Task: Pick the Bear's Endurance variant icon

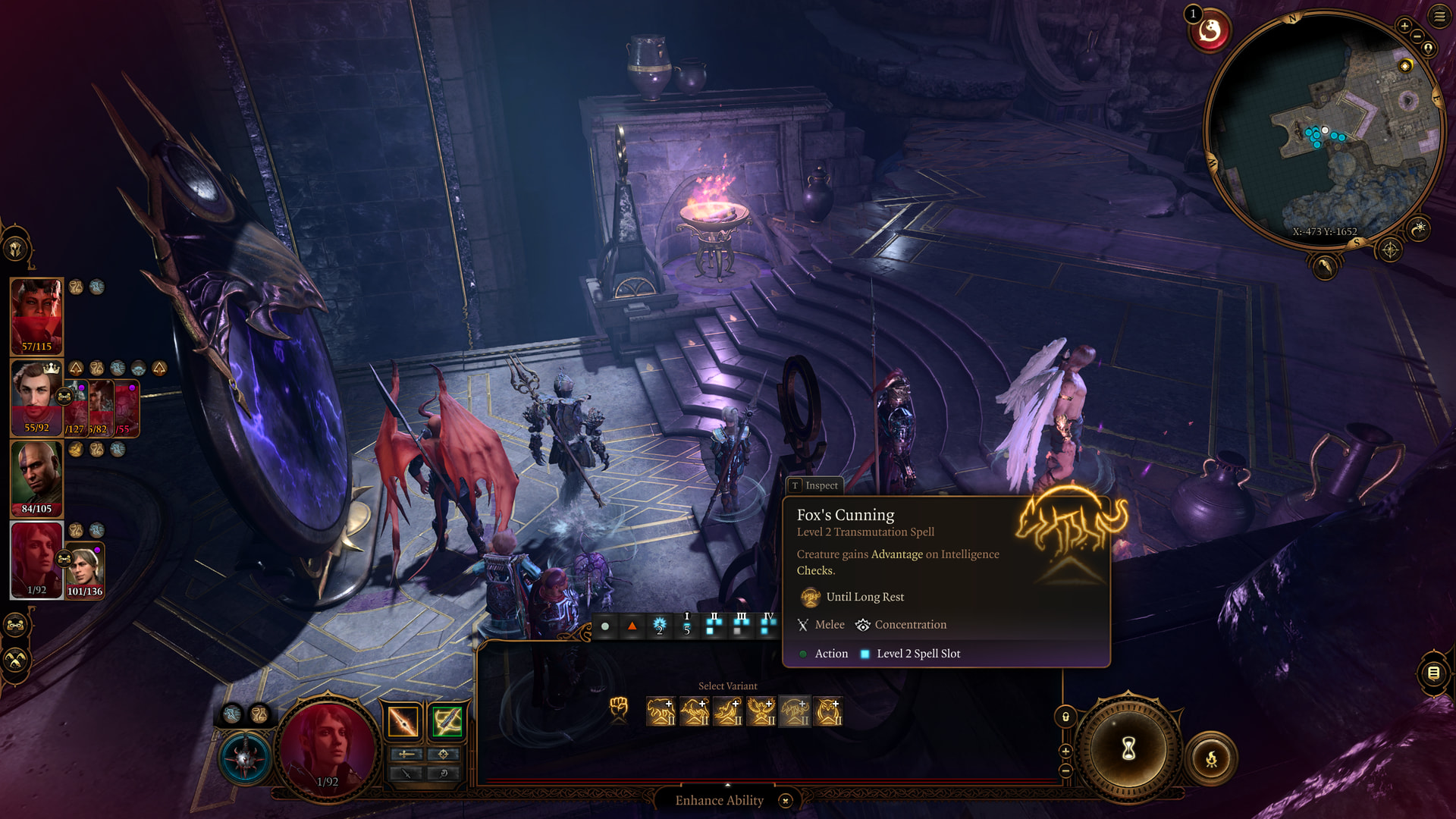Action: pos(661,712)
